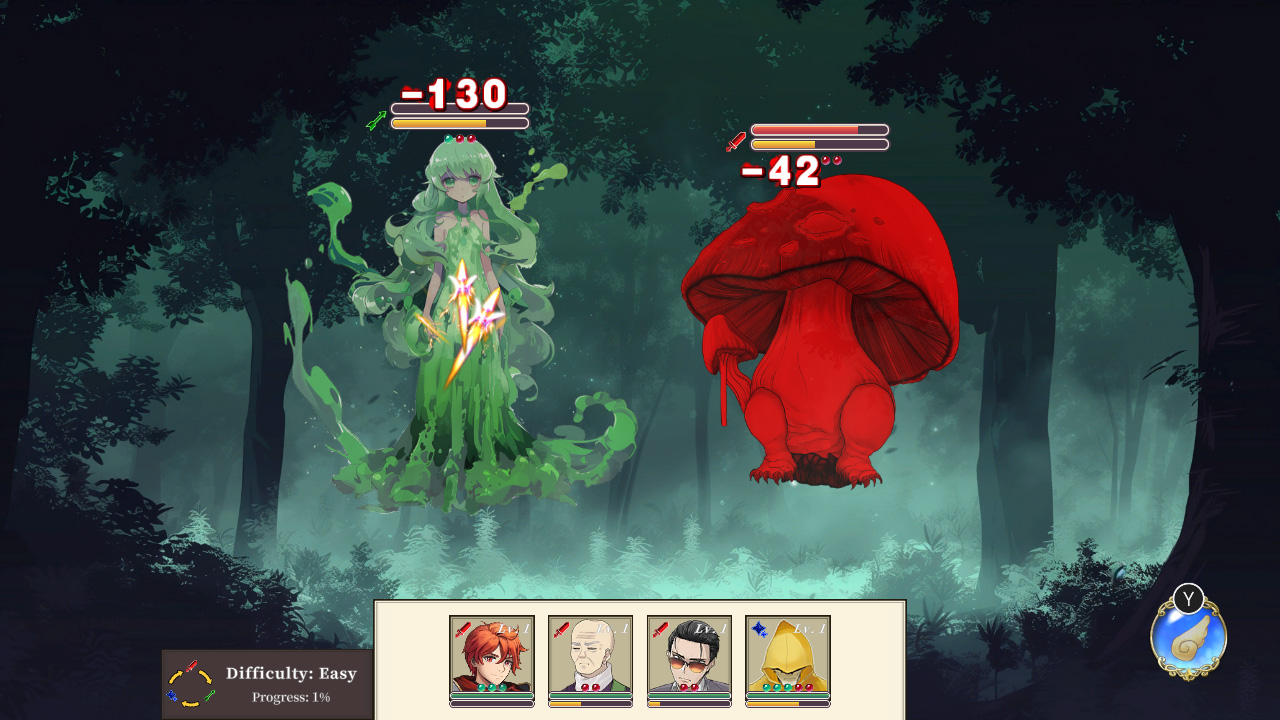Select the green arrow in the difficulty cycle diagram
The image size is (1280, 720).
(x=209, y=696)
